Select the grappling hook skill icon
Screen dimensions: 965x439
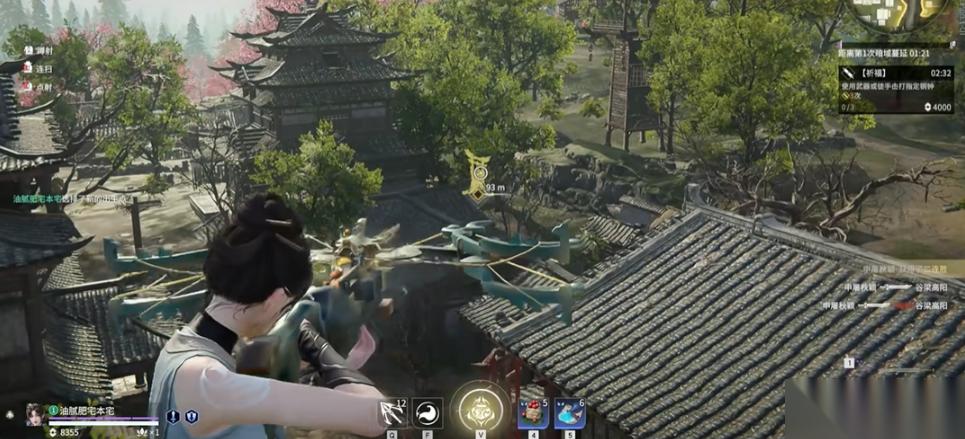pyautogui.click(x=391, y=413)
